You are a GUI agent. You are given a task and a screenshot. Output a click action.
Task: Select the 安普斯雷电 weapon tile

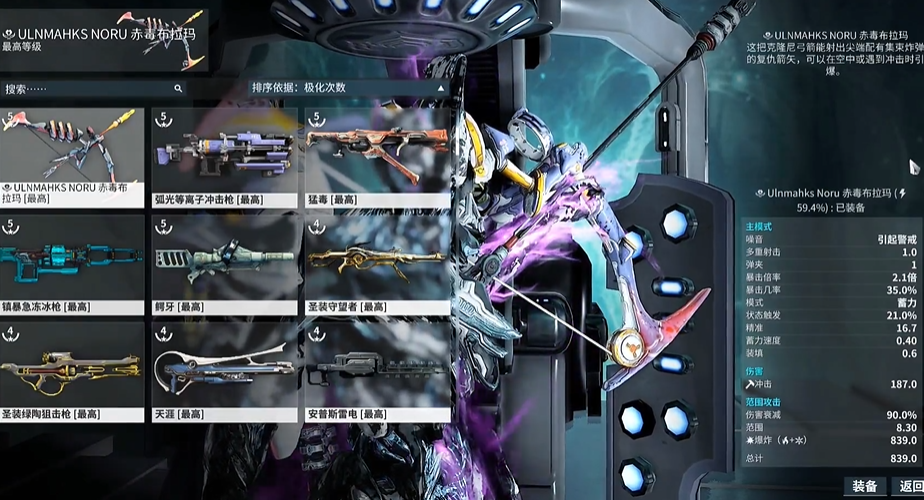coord(376,370)
